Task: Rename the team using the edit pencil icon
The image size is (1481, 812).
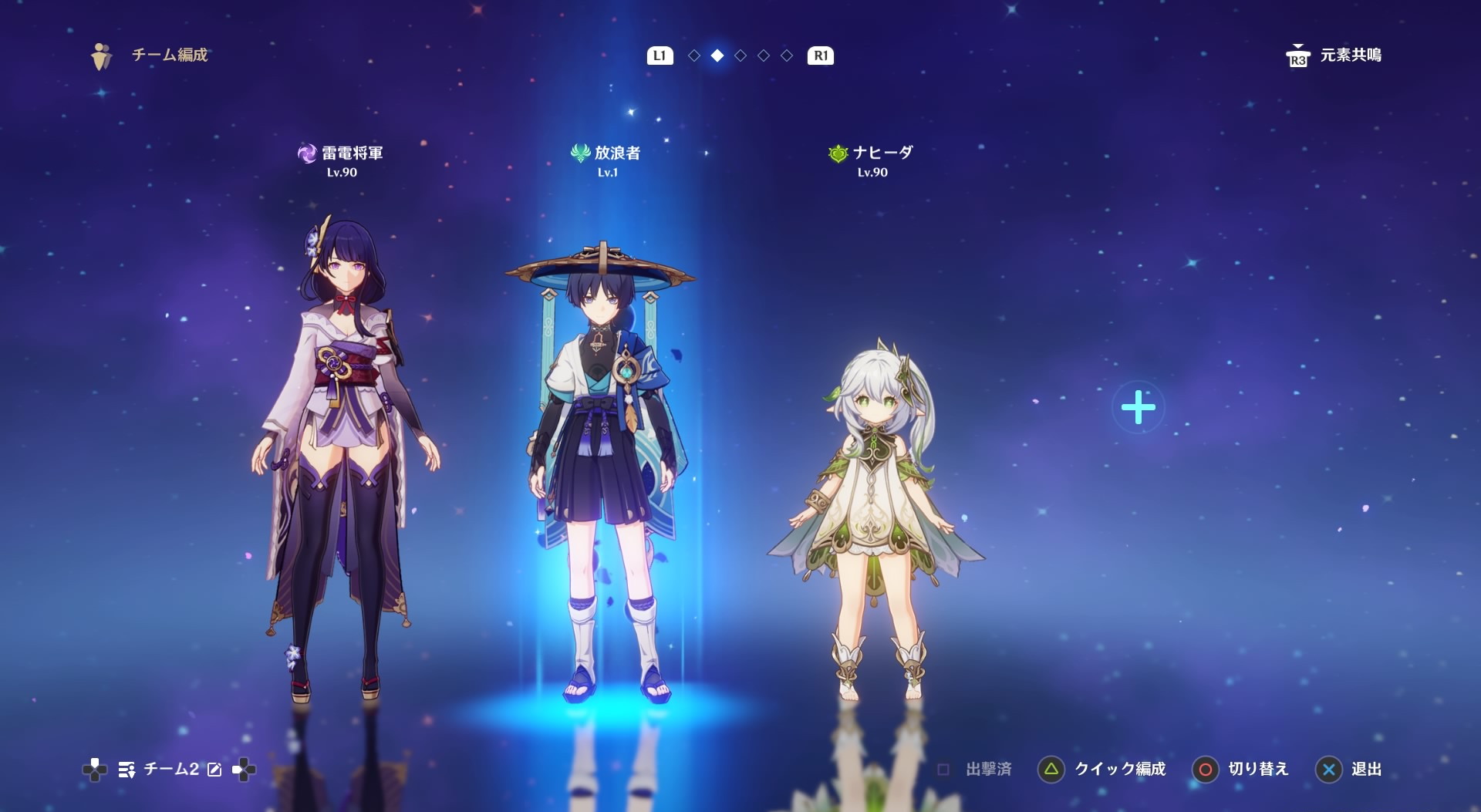Action: coord(214,770)
